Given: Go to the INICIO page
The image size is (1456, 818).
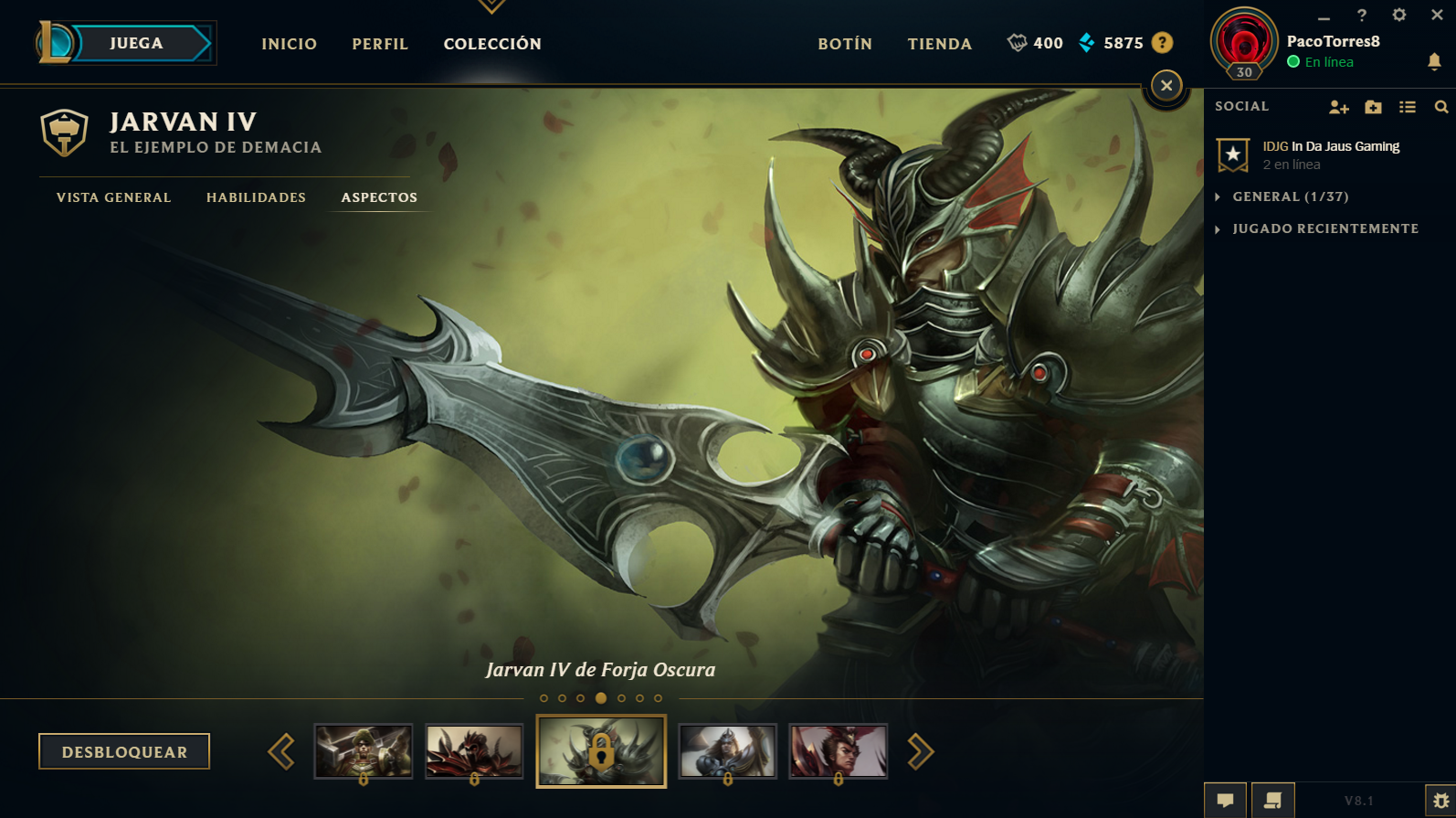Looking at the screenshot, I should 289,44.
